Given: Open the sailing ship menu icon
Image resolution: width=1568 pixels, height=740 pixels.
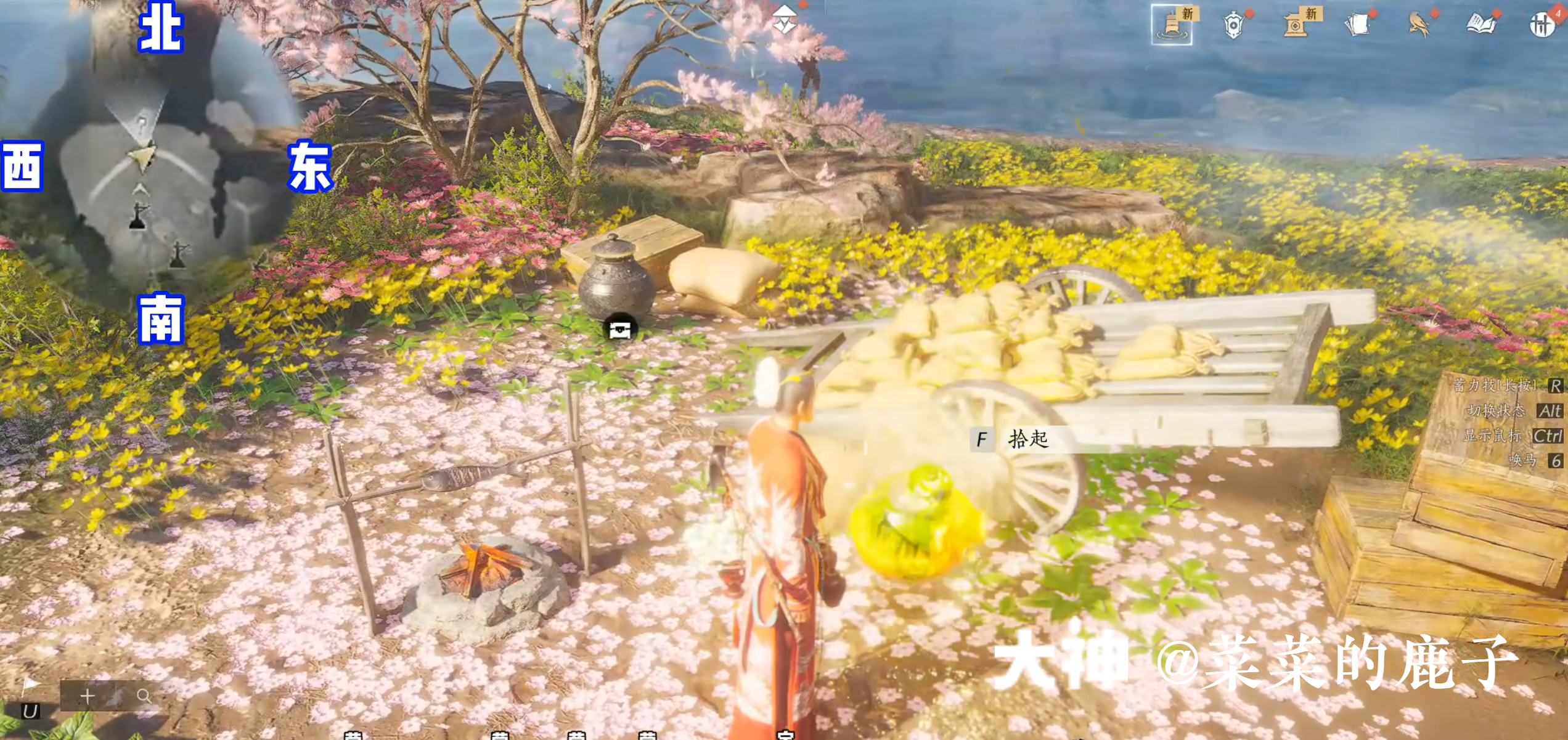Looking at the screenshot, I should [x=1172, y=25].
